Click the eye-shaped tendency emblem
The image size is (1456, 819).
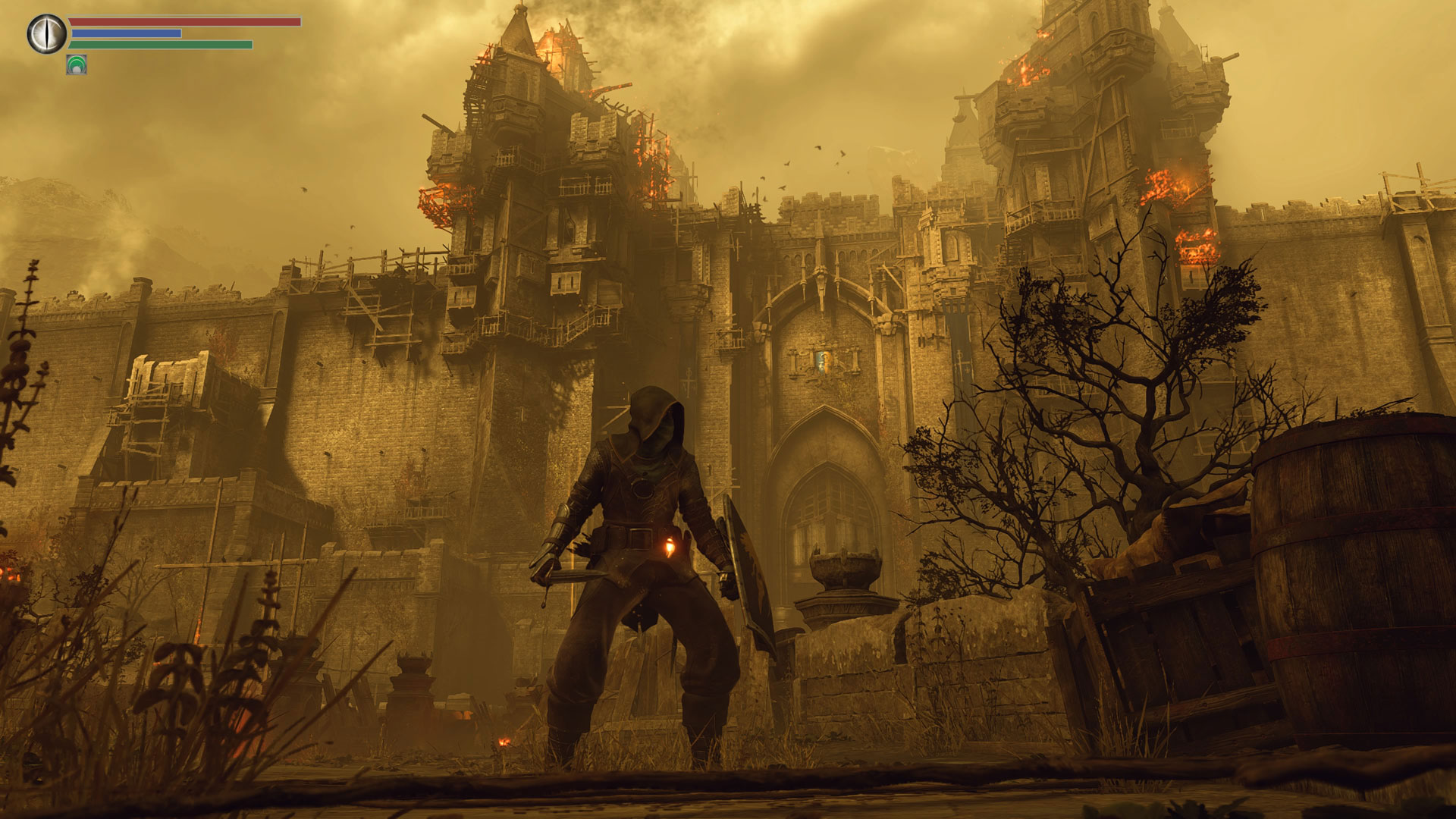tap(47, 34)
